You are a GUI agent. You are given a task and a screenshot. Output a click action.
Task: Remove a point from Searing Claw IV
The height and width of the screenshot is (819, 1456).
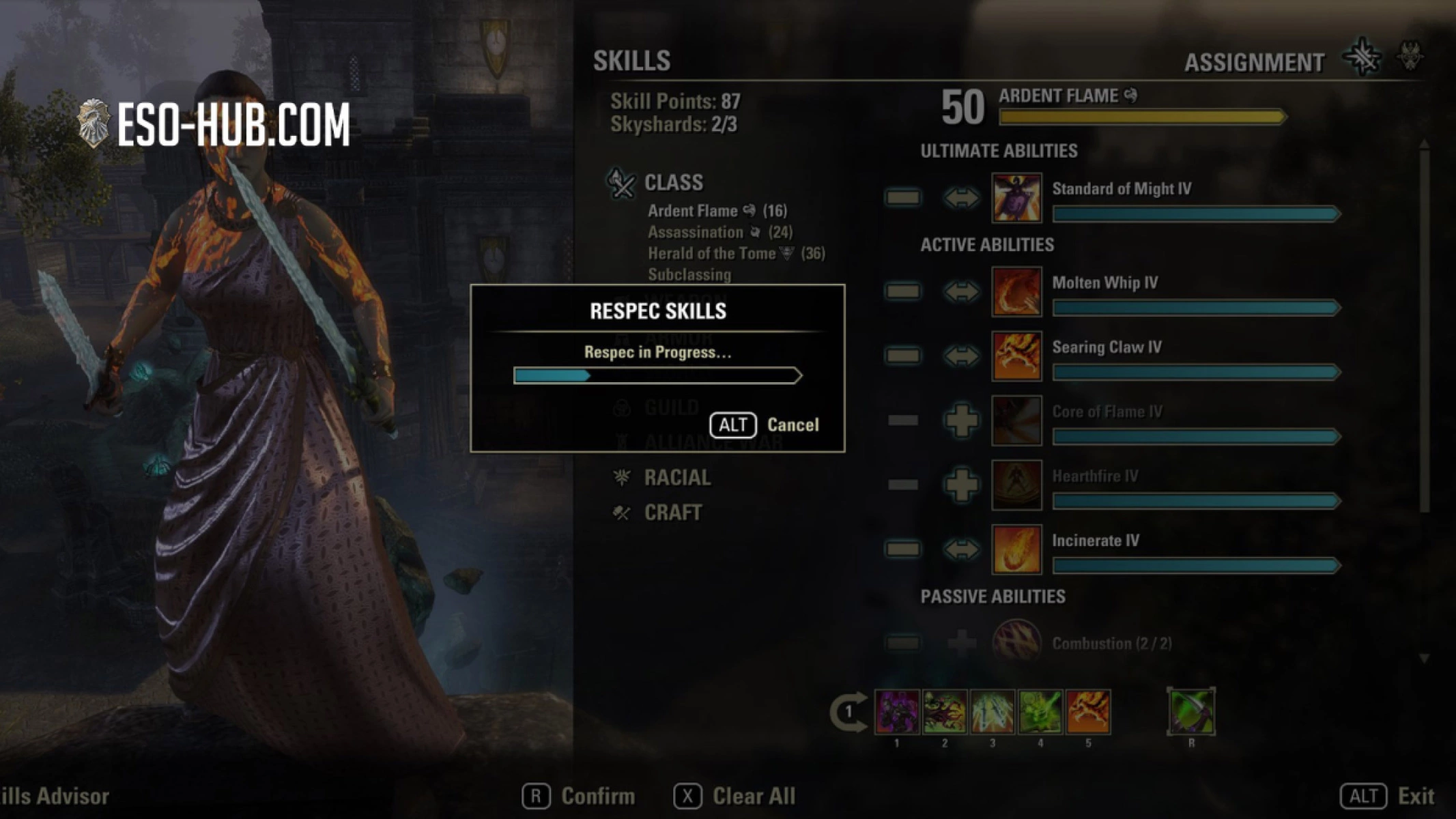tap(902, 356)
